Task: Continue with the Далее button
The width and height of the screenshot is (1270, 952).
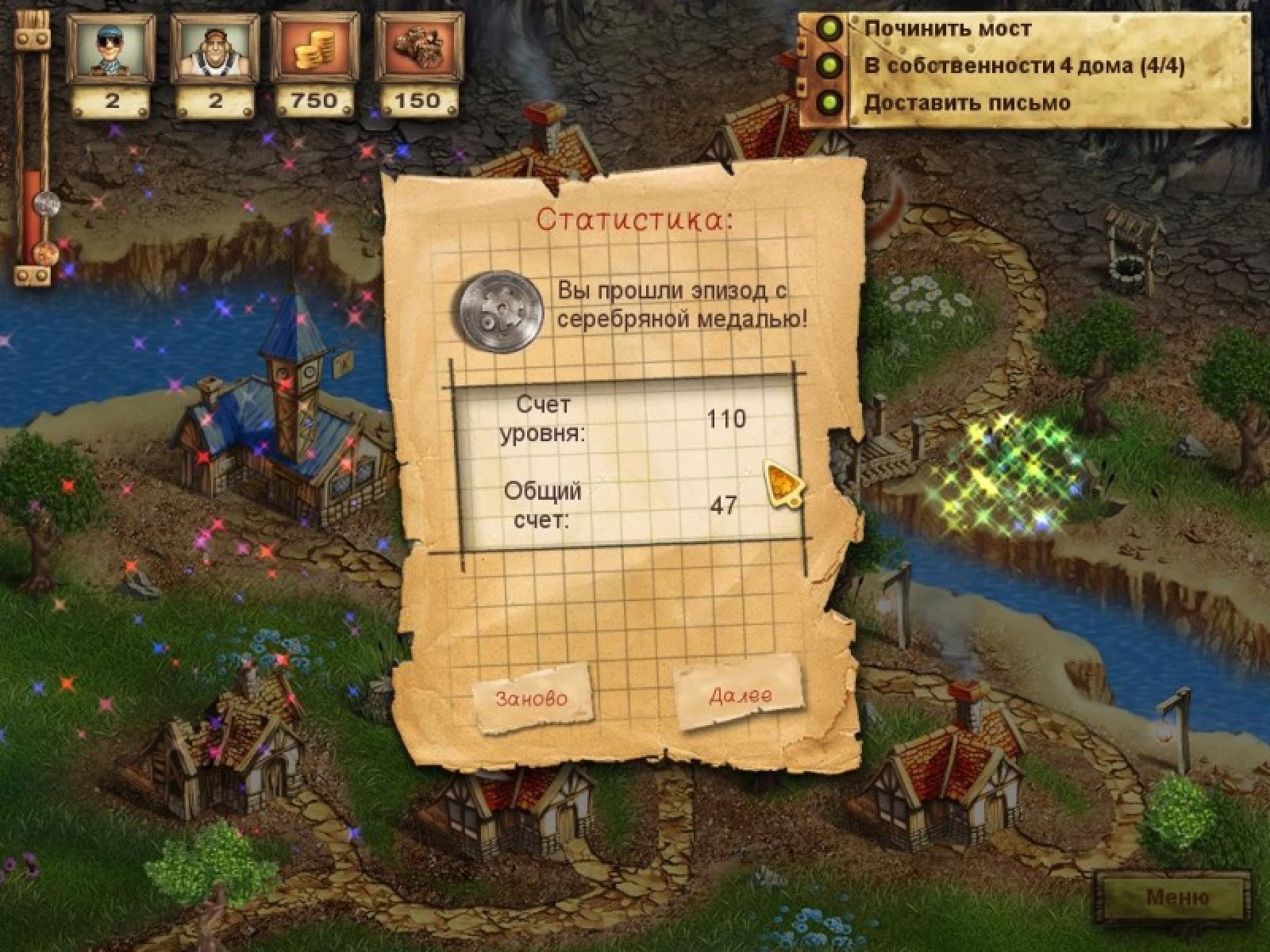Action: click(x=740, y=696)
